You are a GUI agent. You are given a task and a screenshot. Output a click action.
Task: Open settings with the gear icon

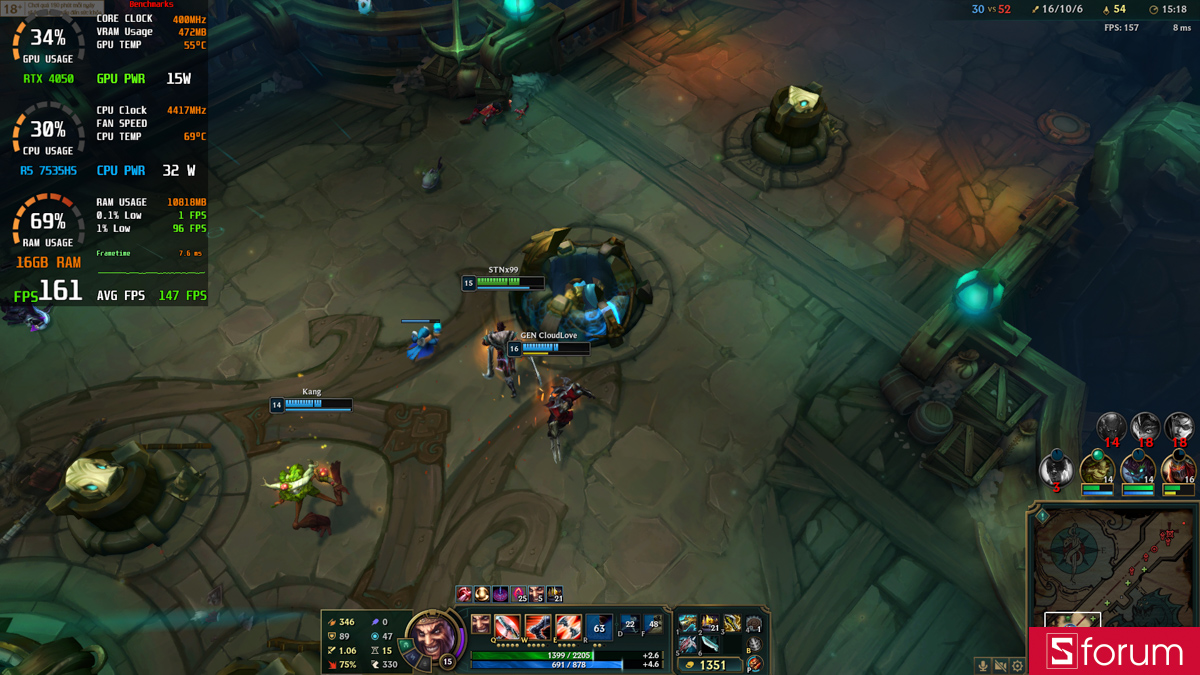coord(1018,665)
